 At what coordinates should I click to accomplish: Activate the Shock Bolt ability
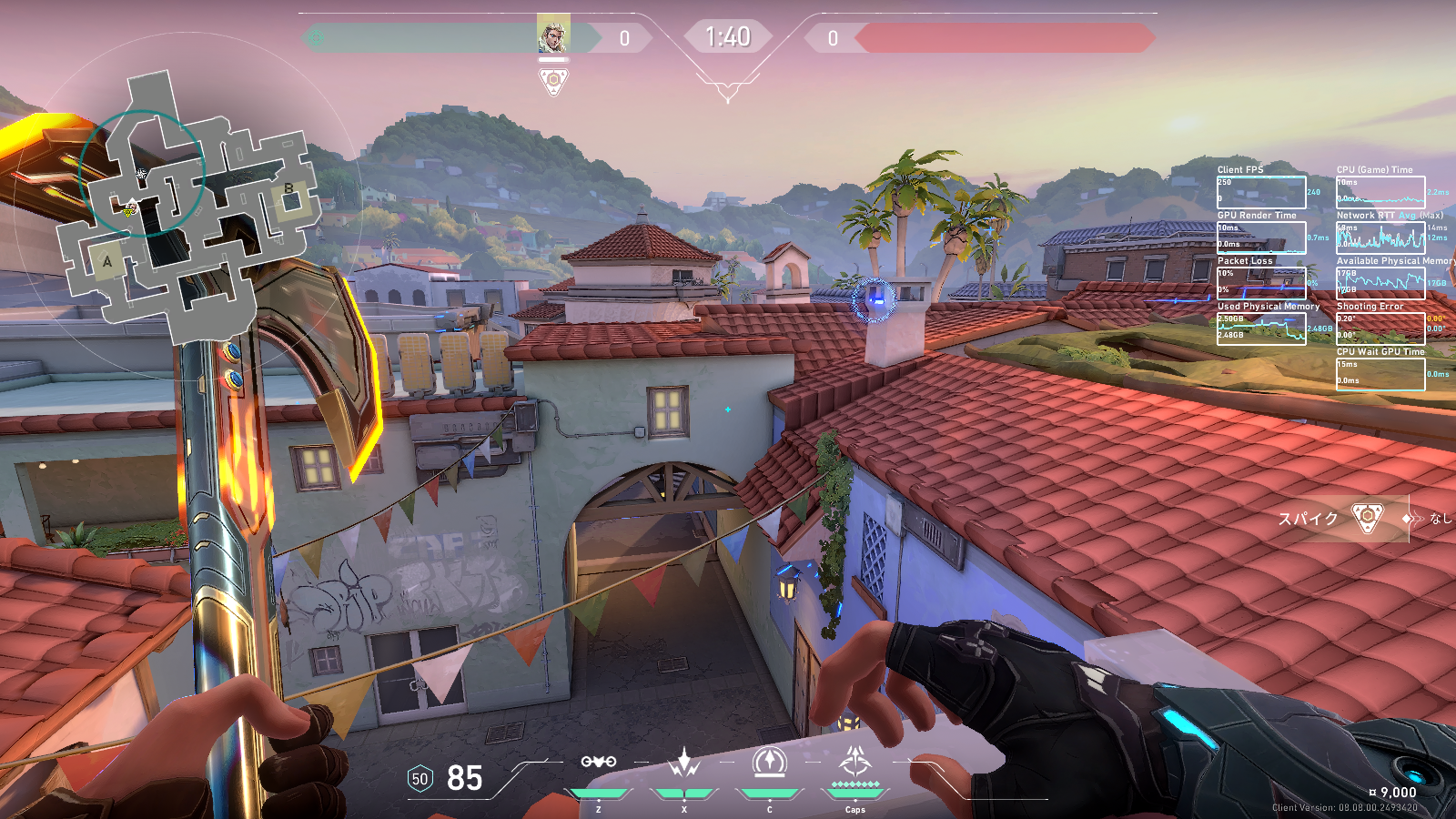click(684, 764)
